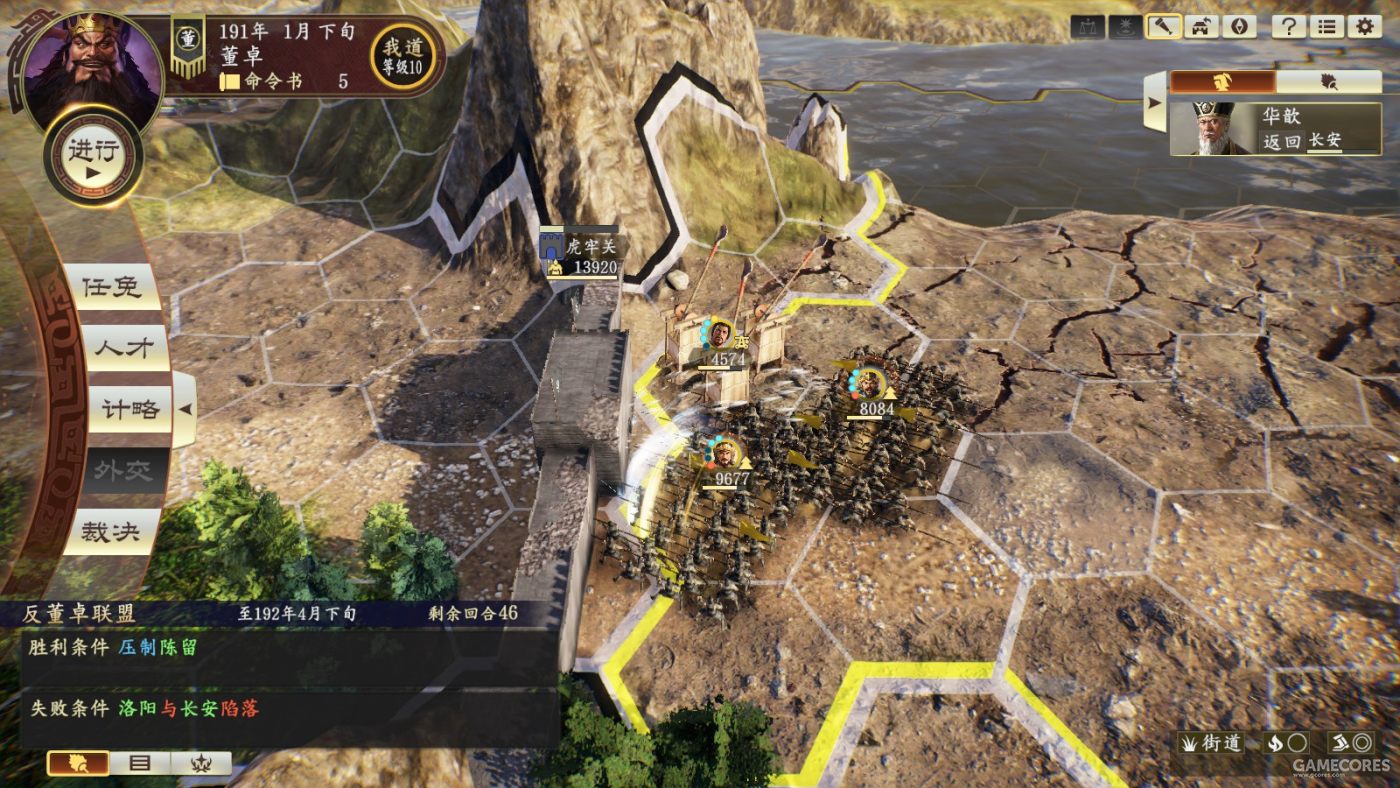Open the 任免 appointments menu

(x=111, y=287)
